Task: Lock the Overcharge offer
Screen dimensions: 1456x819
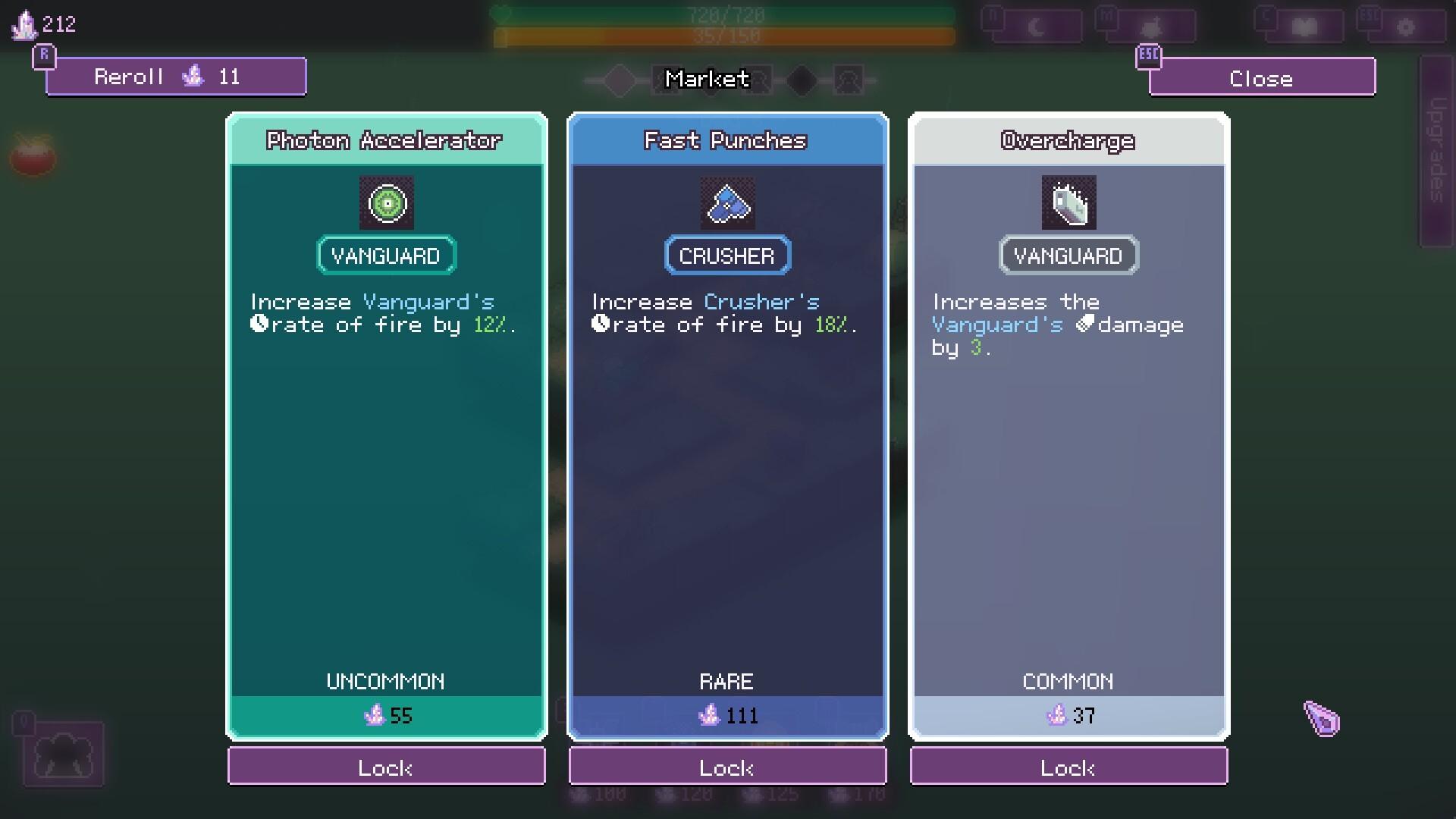Action: coord(1068,767)
